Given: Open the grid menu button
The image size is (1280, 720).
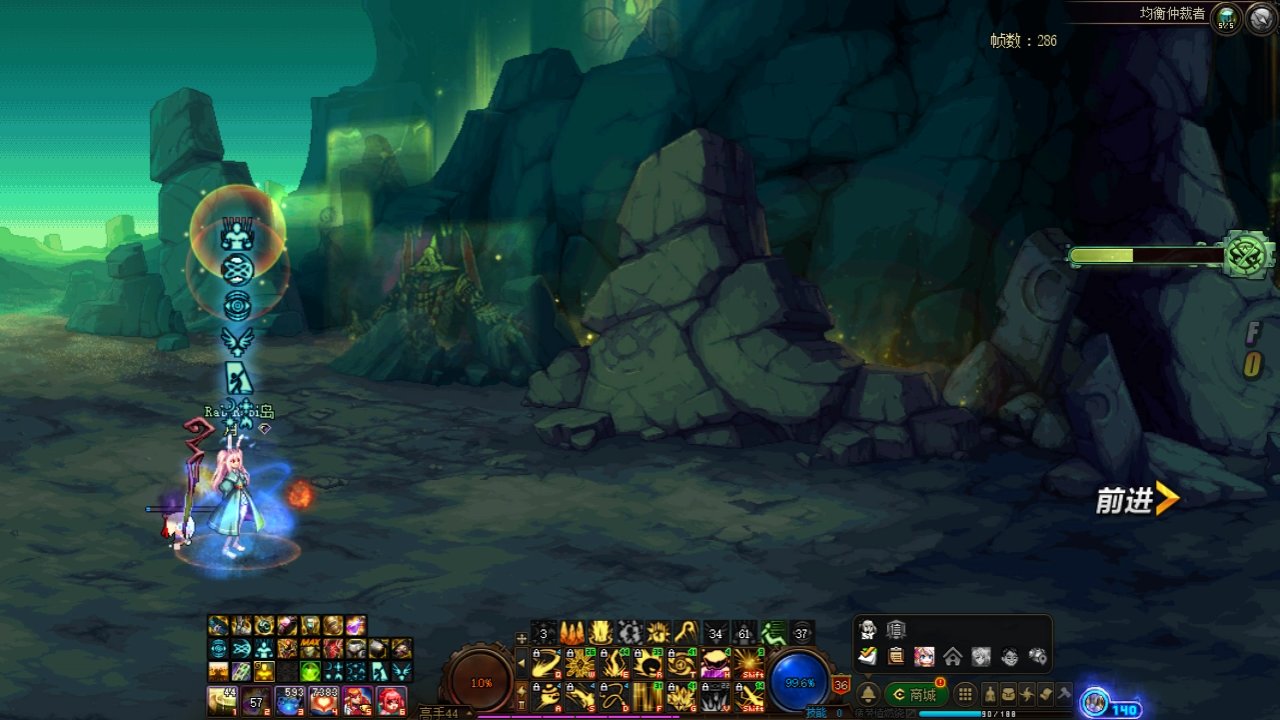Looking at the screenshot, I should (965, 694).
